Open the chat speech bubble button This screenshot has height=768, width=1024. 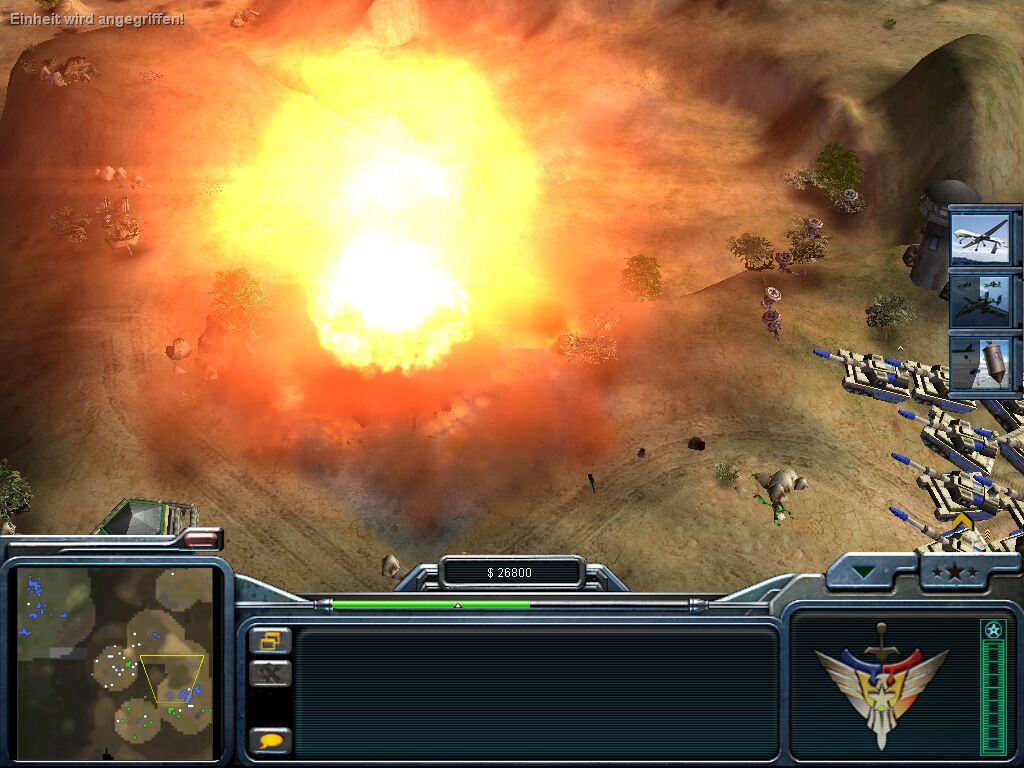[270, 741]
